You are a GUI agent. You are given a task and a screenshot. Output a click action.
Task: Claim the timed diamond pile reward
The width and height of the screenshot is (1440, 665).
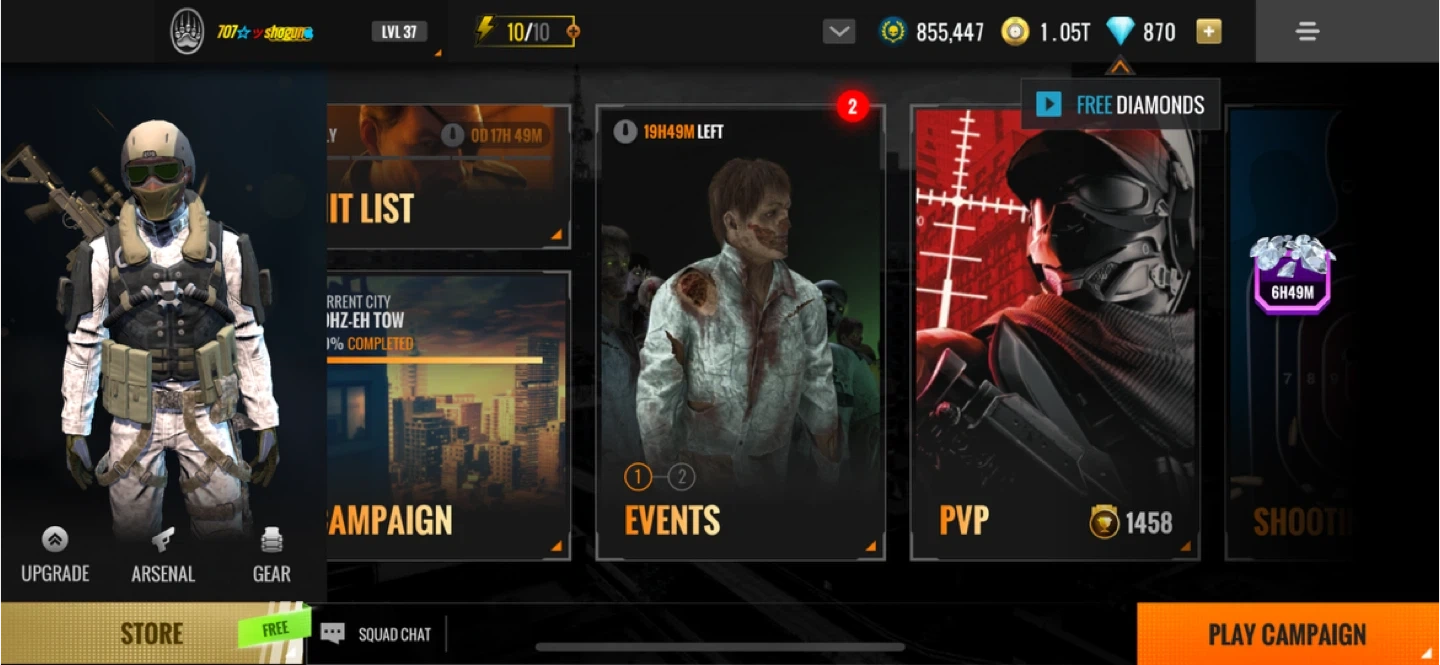tap(1292, 273)
